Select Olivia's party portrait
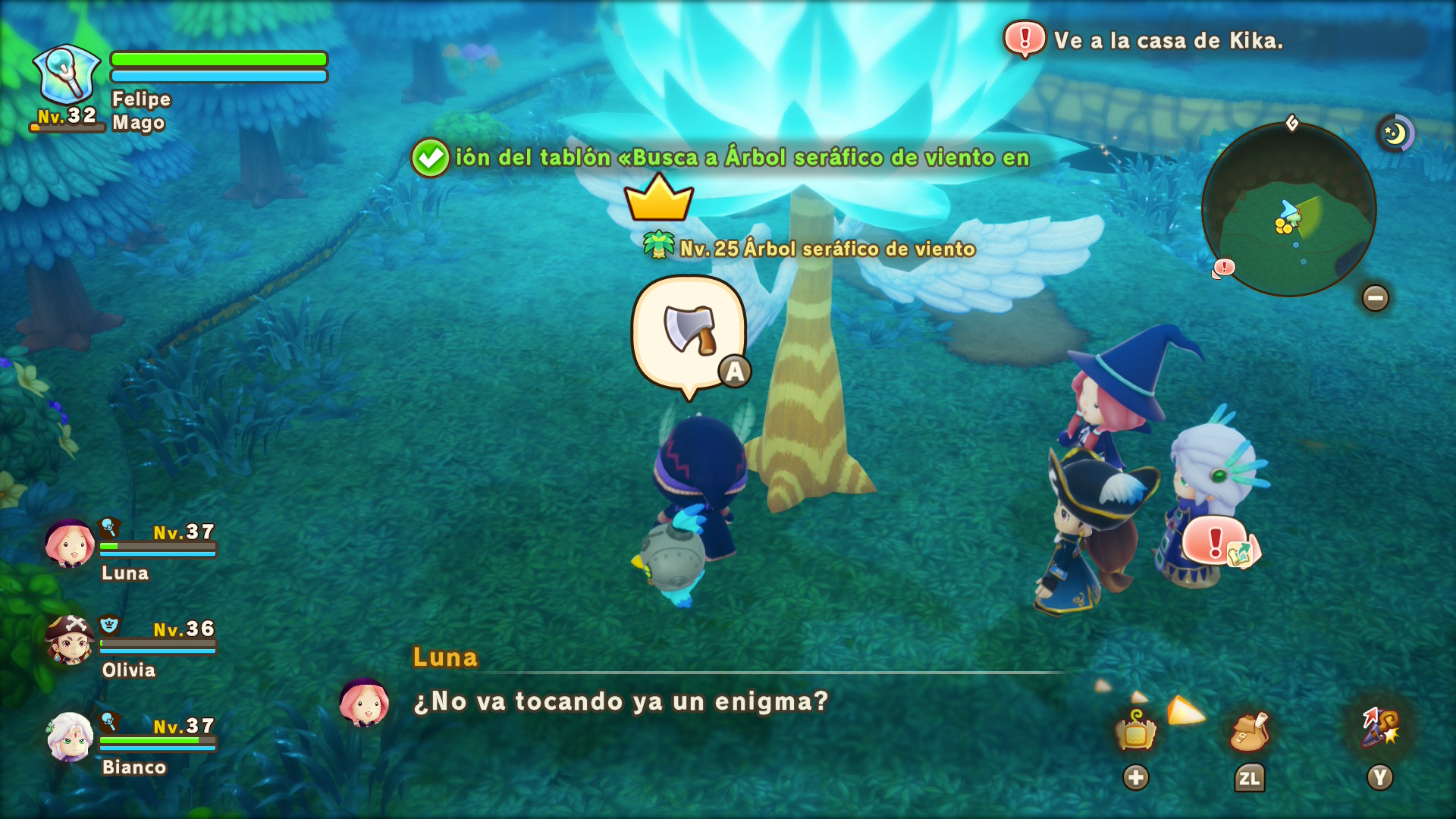This screenshot has height=819, width=1456. [69, 640]
